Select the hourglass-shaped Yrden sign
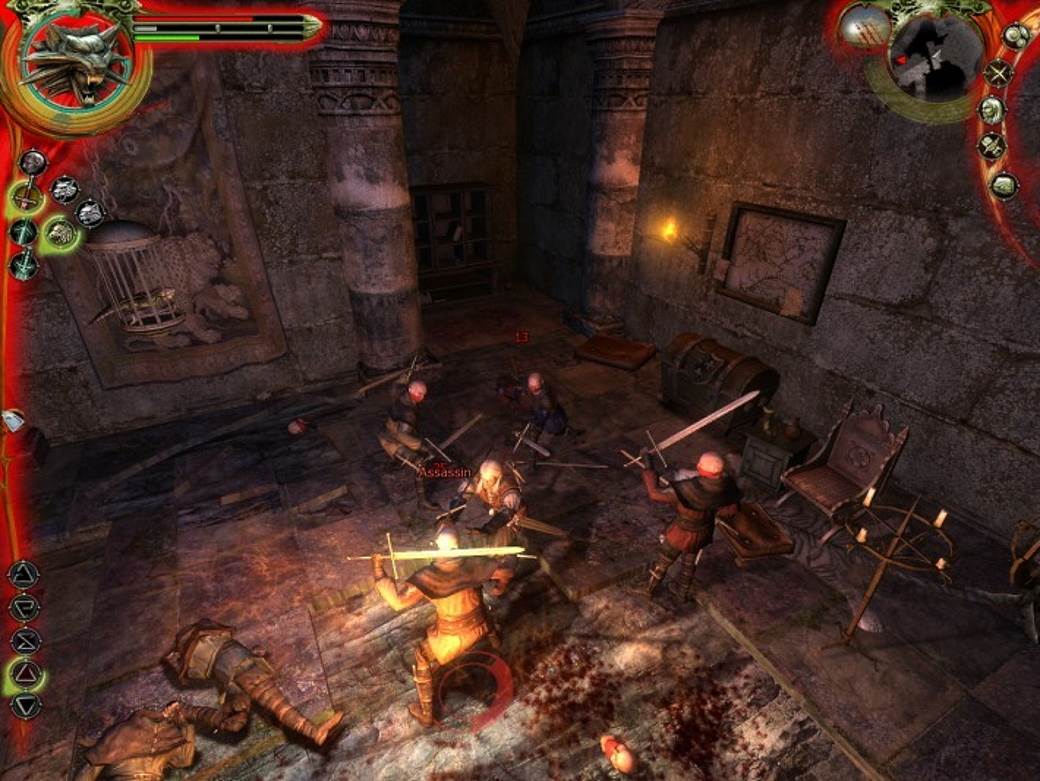 [24, 640]
